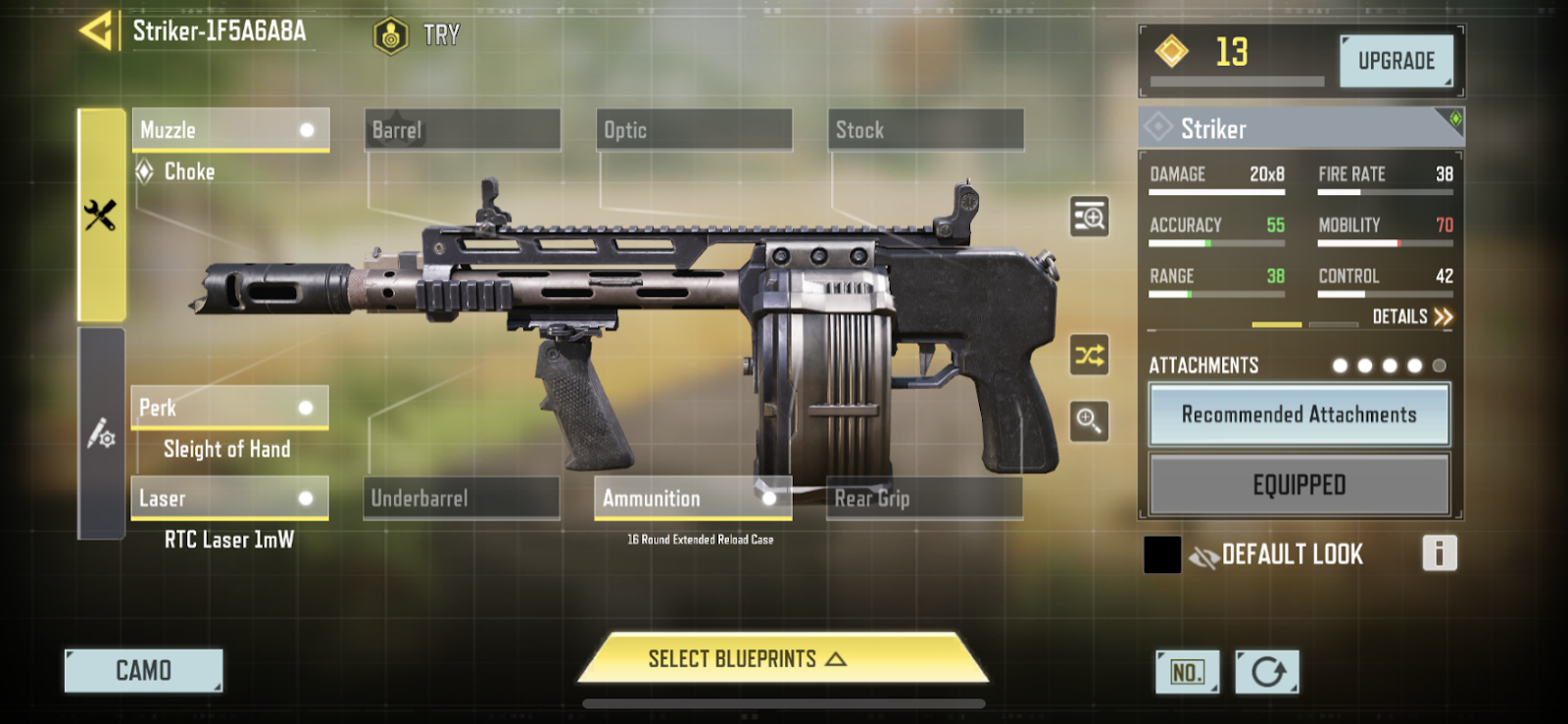1568x724 pixels.
Task: Open the Barrel attachment slot
Action: tap(462, 130)
